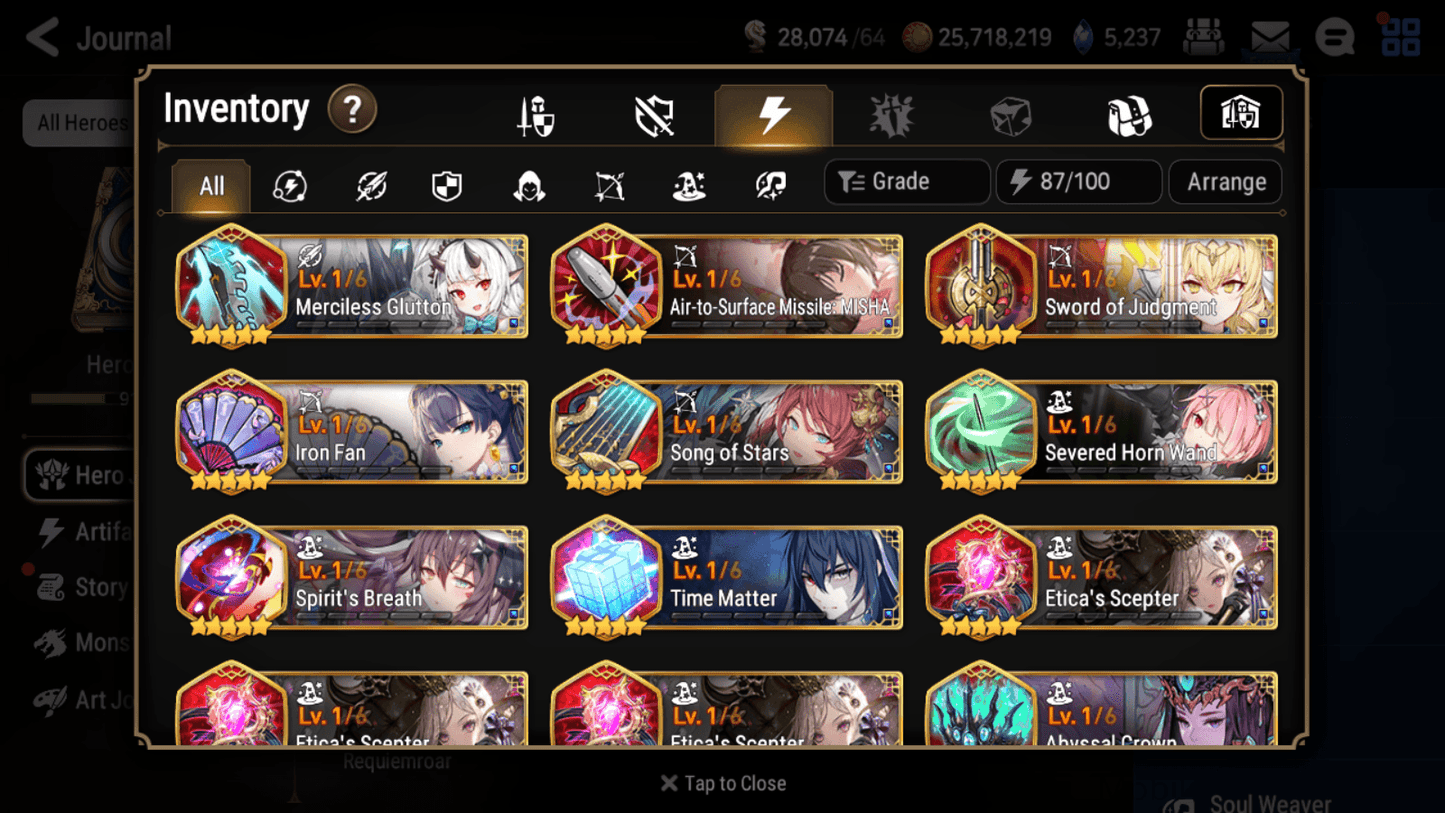Switch to the Equipment tab

pos(535,113)
